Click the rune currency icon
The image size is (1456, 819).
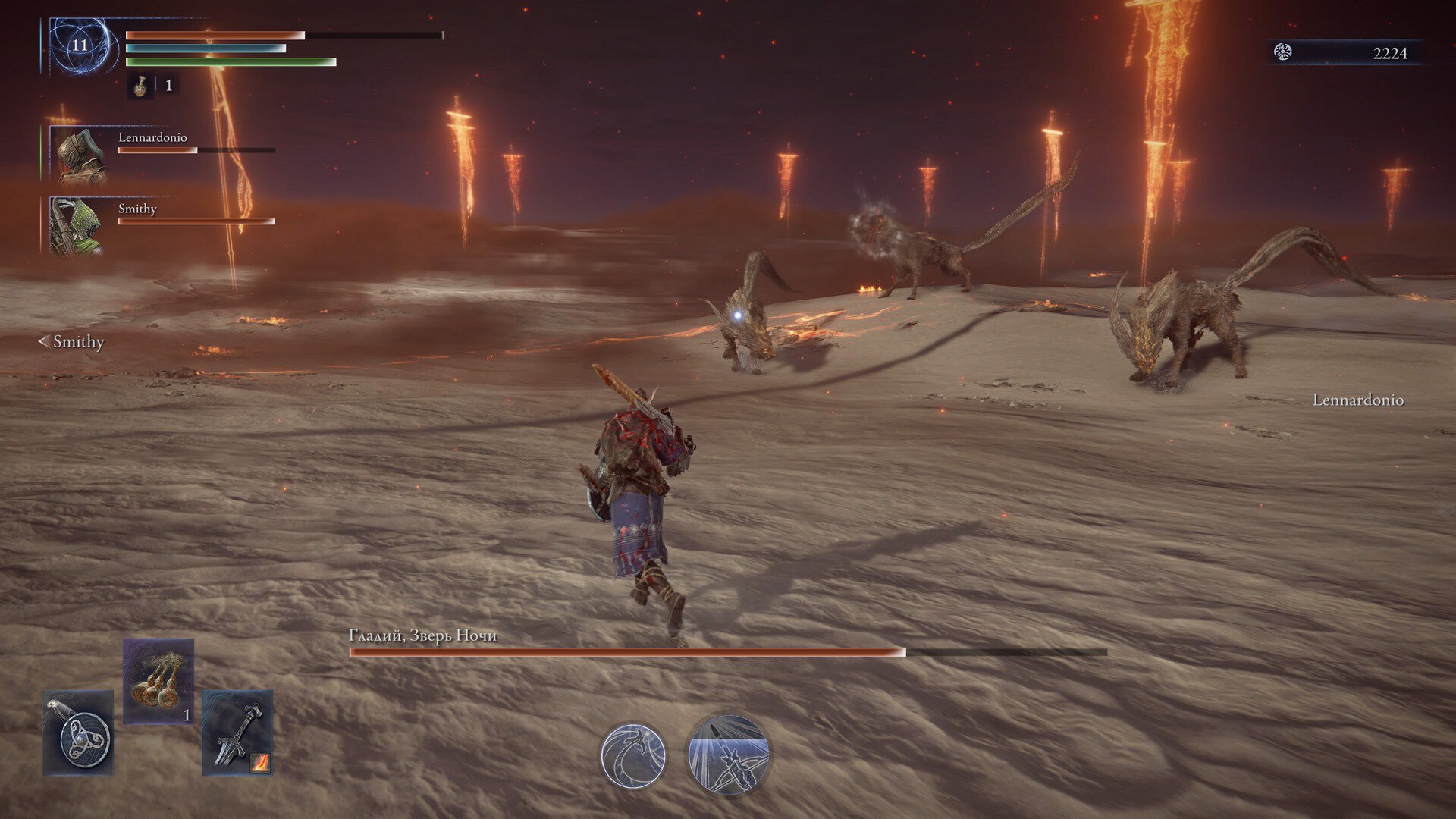1282,52
